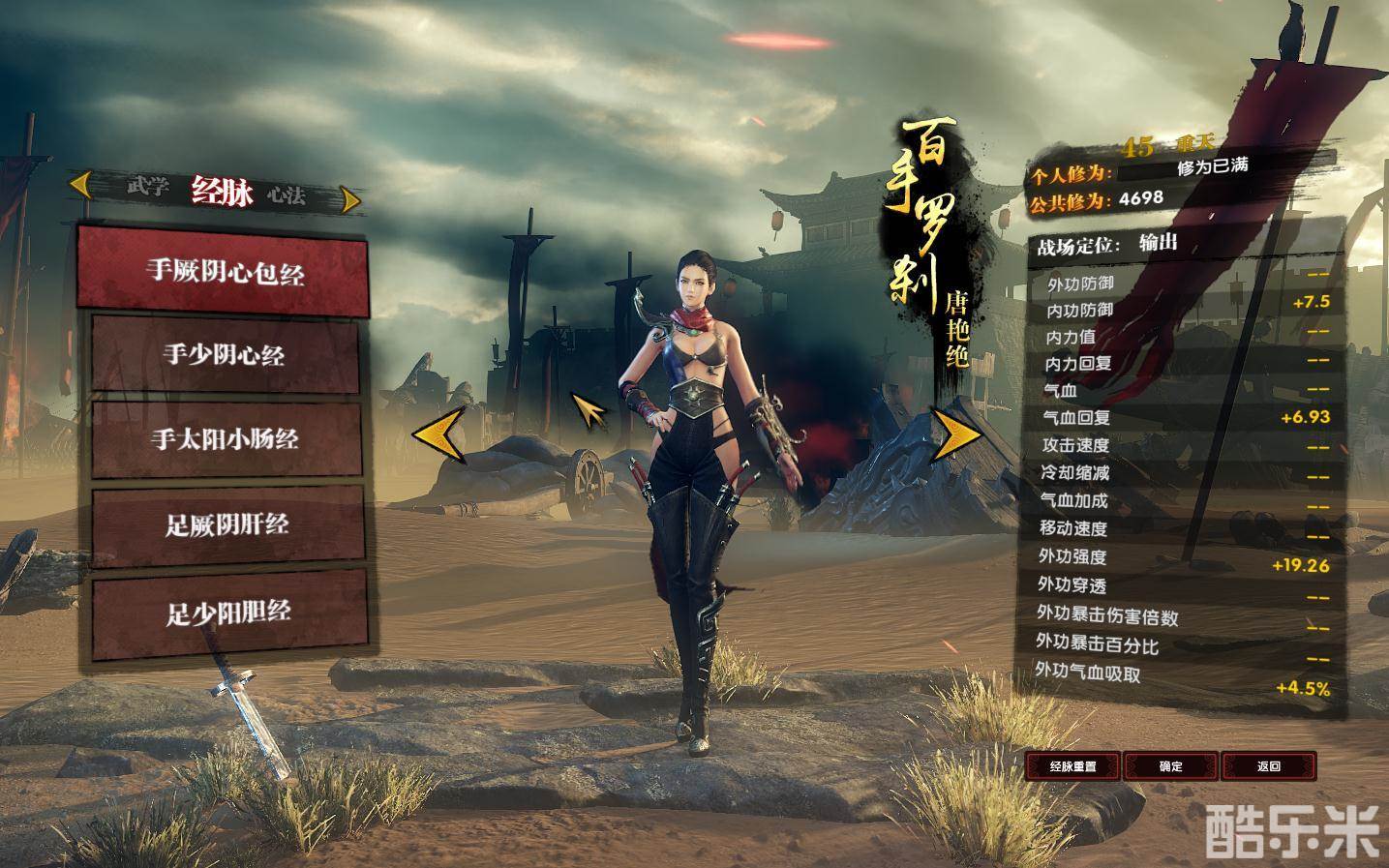The image size is (1389, 868).
Task: Select the 手厥阴心包经 meridian entry
Action: [x=224, y=271]
